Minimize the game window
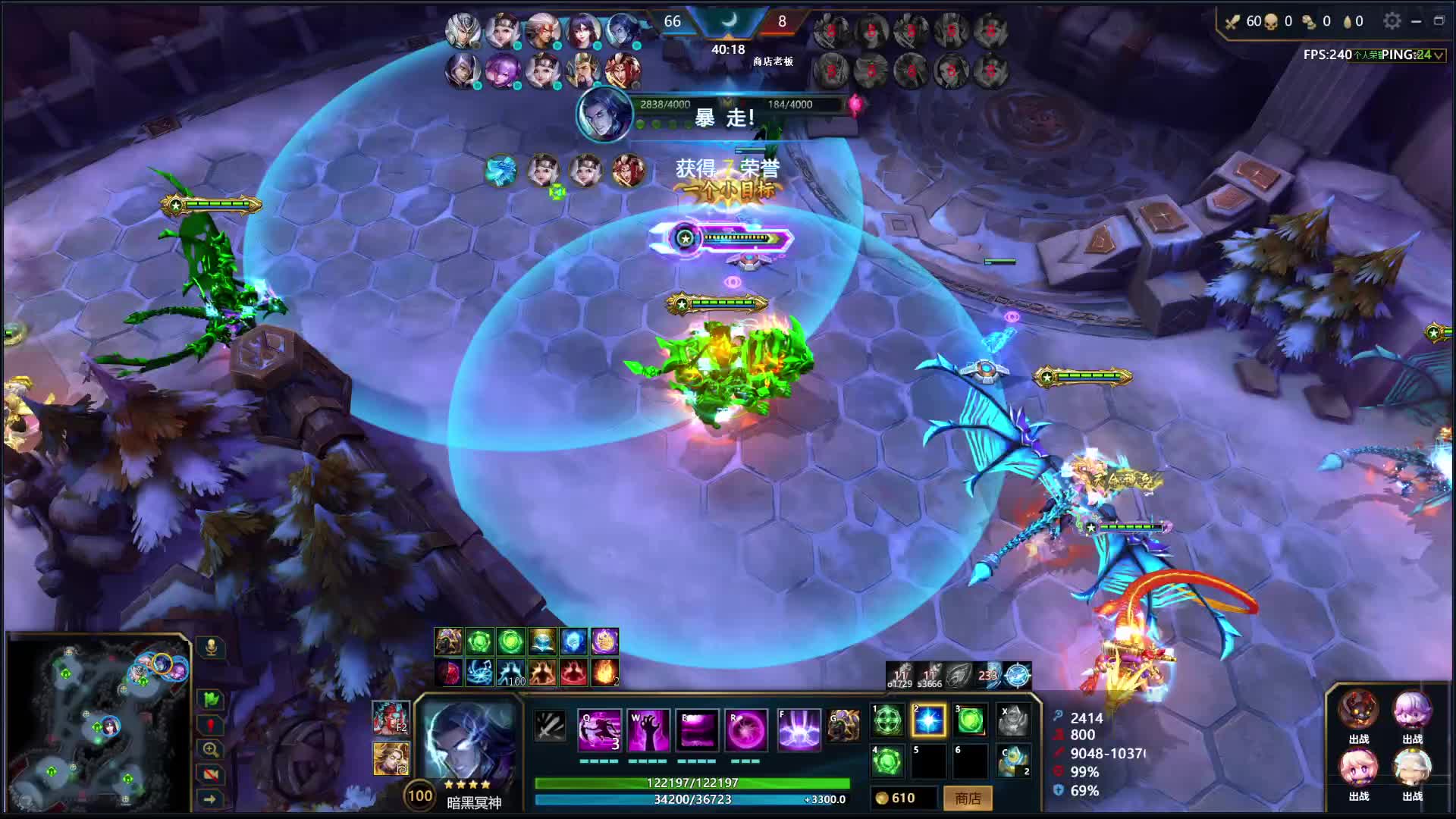 tap(1416, 21)
